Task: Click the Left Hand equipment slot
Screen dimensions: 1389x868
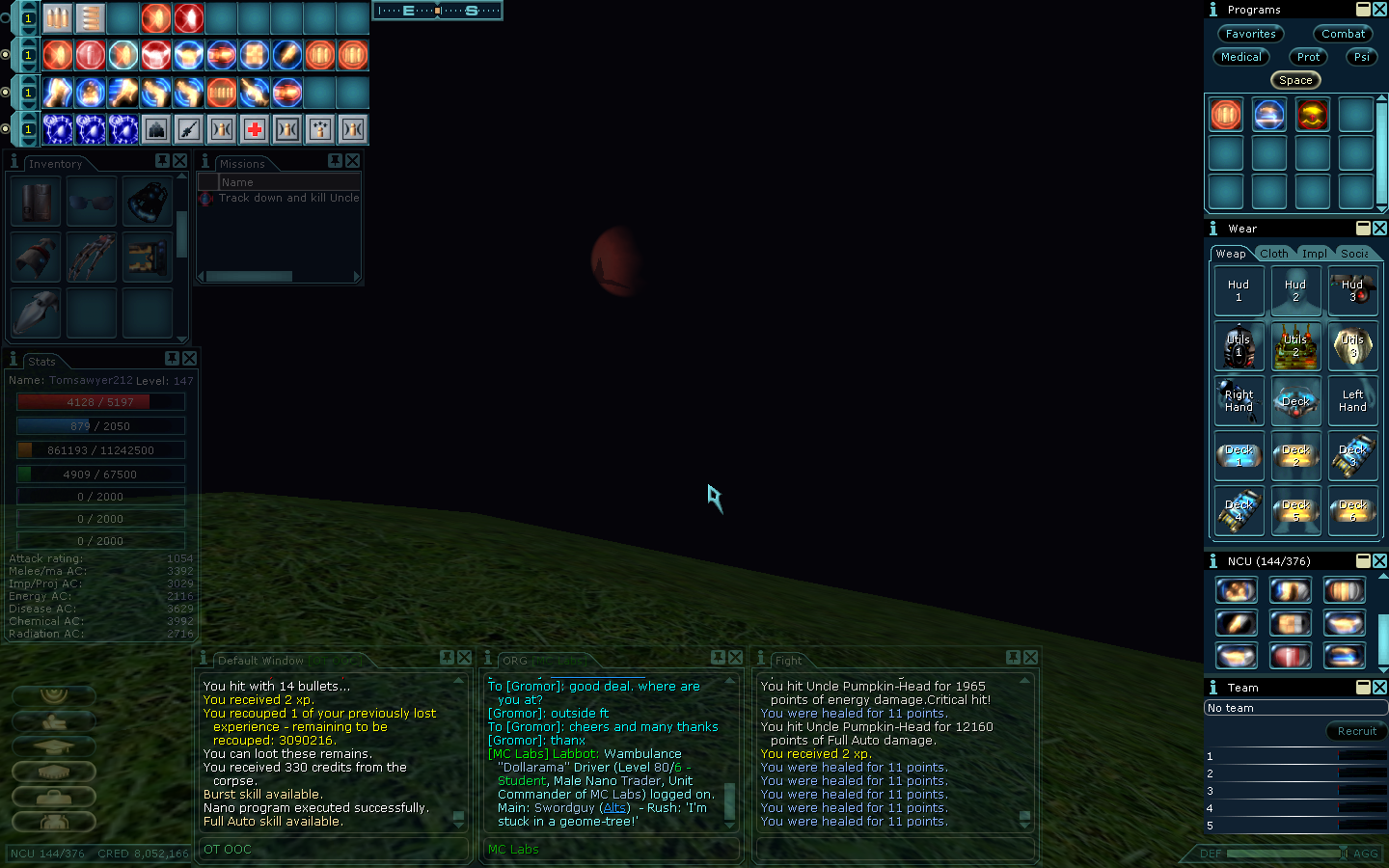Action: pyautogui.click(x=1352, y=401)
